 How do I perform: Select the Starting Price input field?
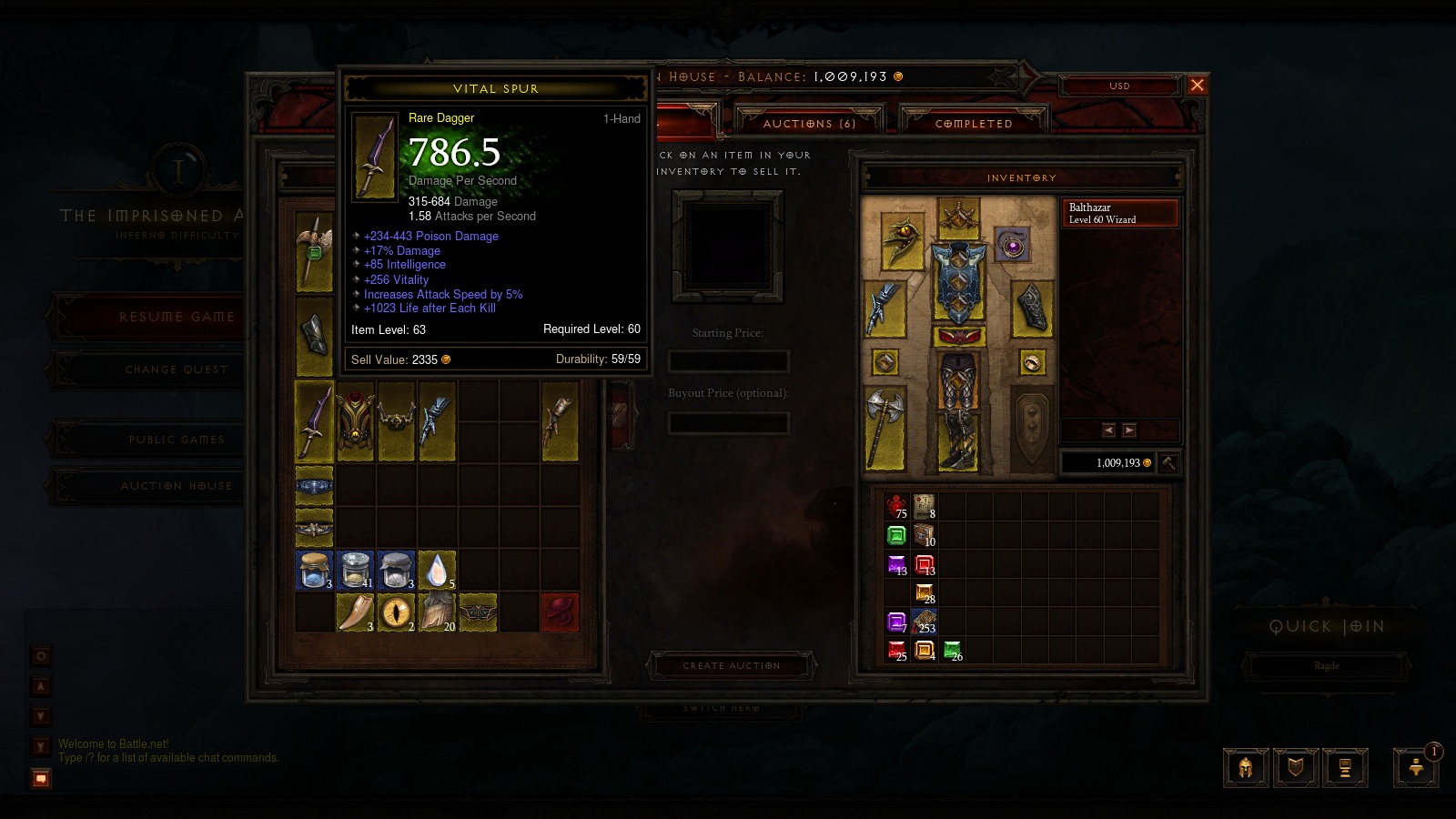pyautogui.click(x=728, y=361)
